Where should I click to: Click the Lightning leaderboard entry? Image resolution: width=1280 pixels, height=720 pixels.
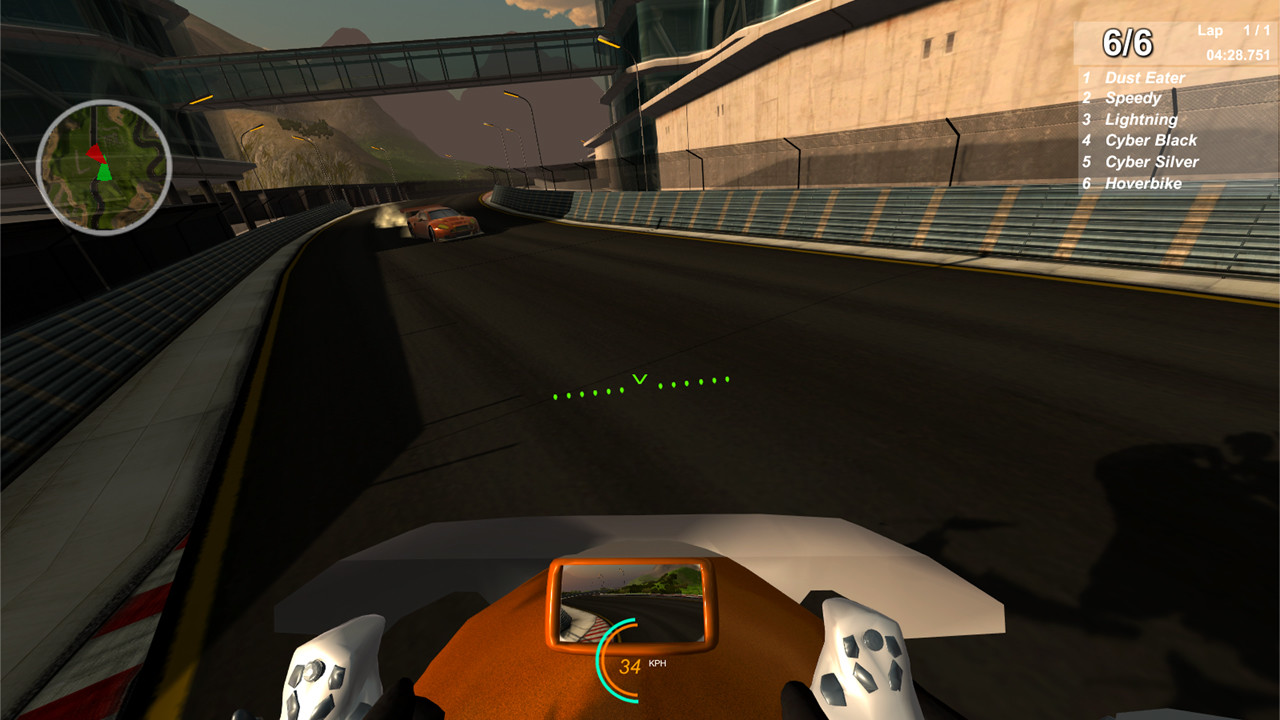point(1140,119)
